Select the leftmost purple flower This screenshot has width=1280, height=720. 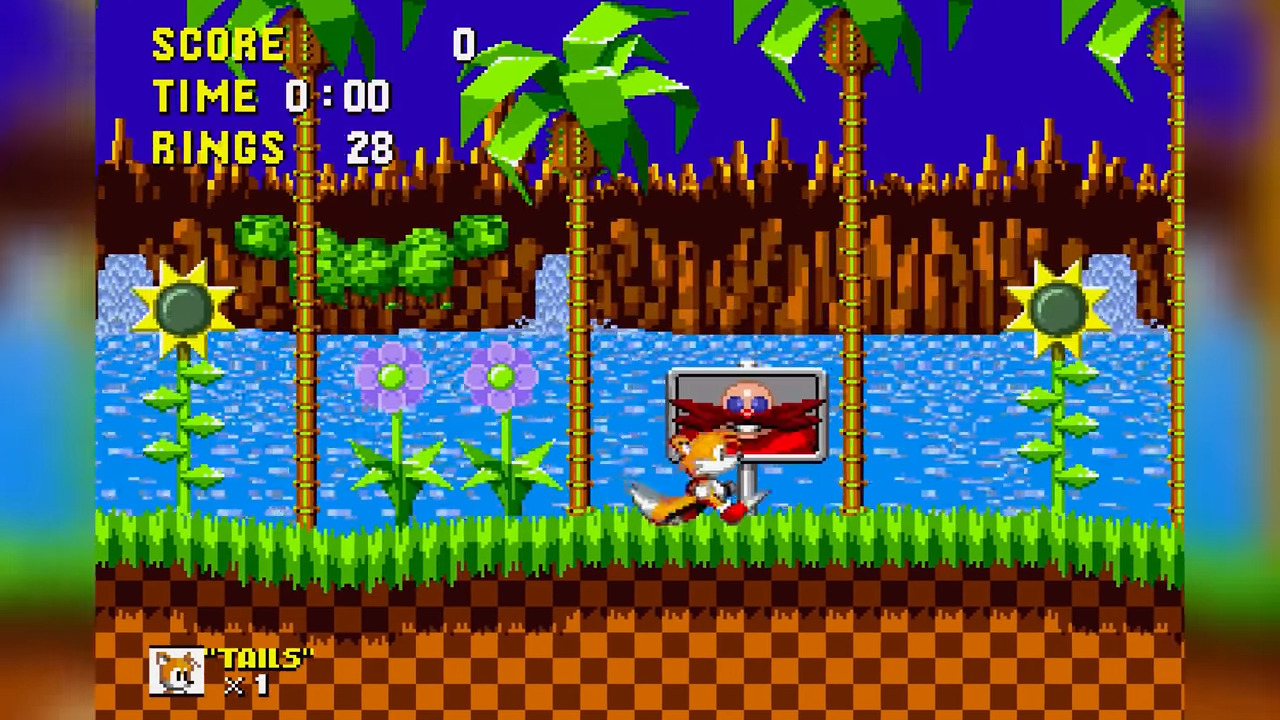[x=390, y=375]
